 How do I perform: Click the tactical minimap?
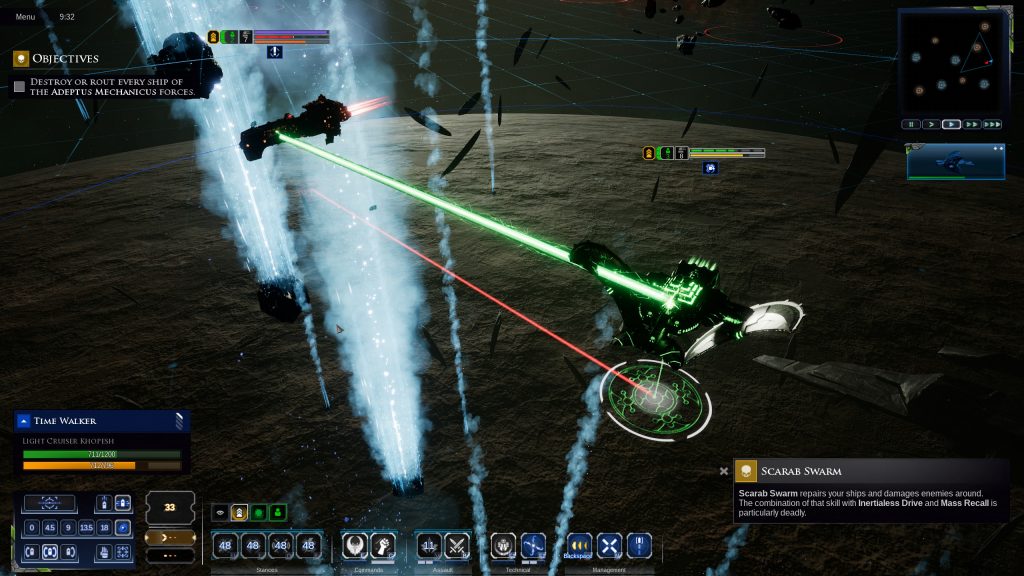pyautogui.click(x=950, y=62)
